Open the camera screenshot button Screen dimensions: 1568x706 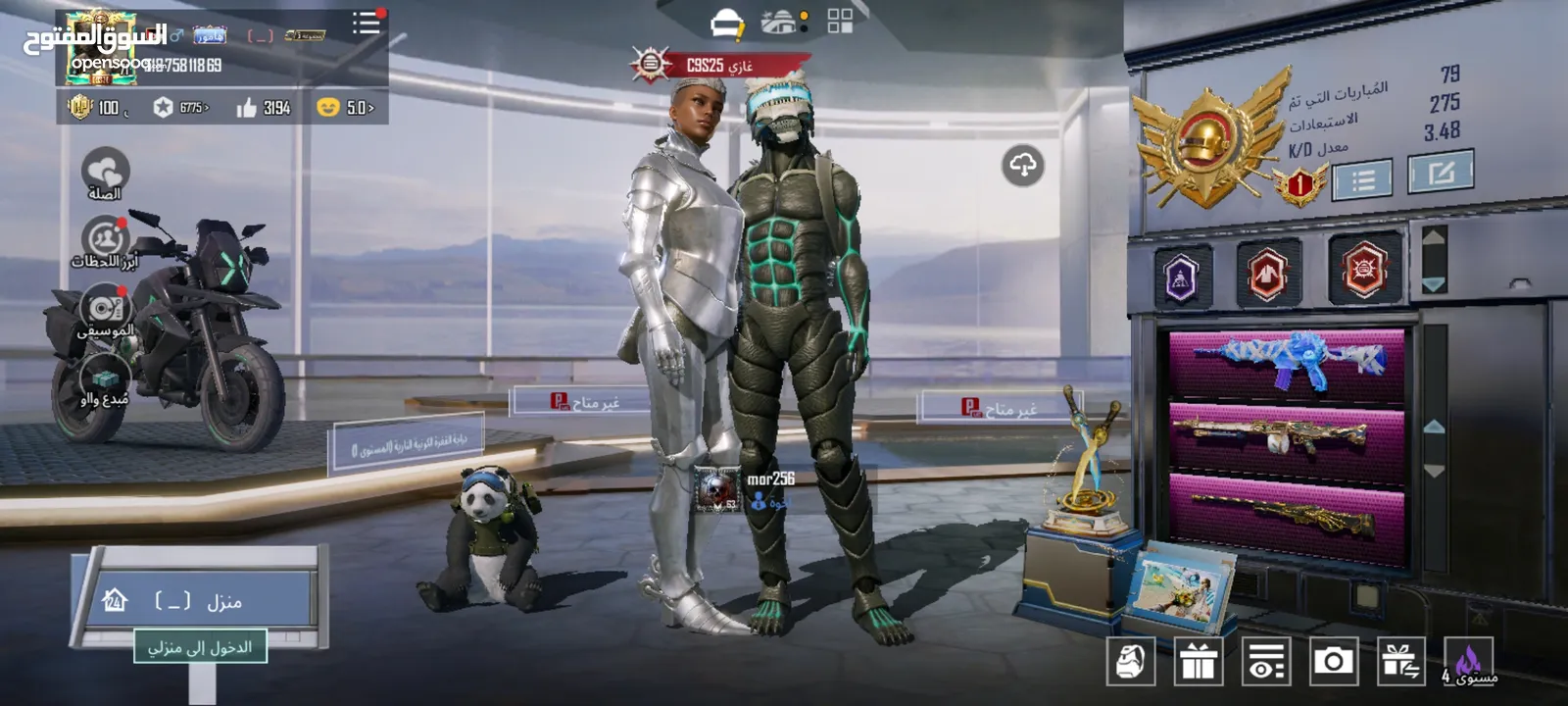point(1333,663)
